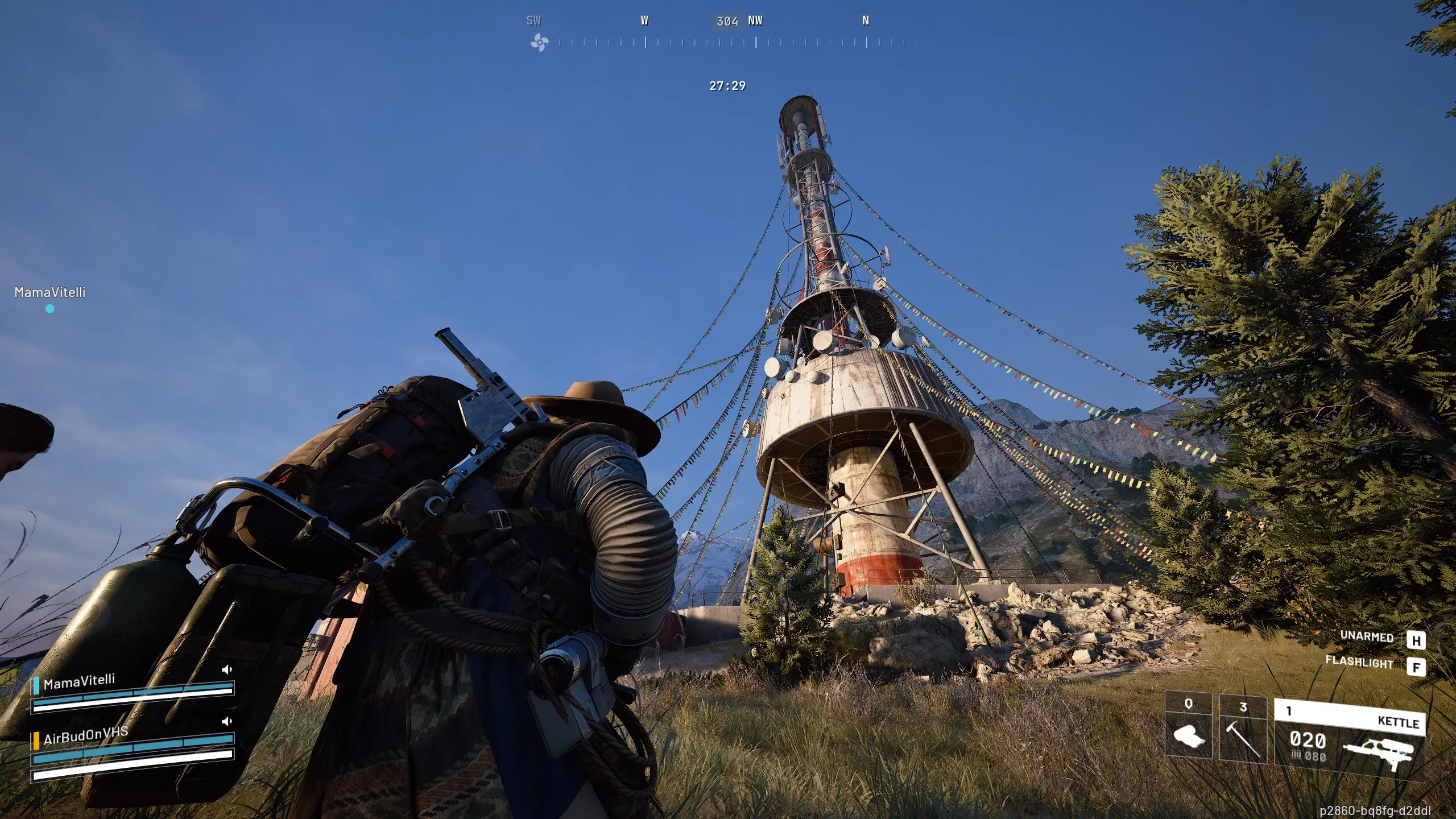Select AirBudOnVHS in the squad list

(x=85, y=735)
